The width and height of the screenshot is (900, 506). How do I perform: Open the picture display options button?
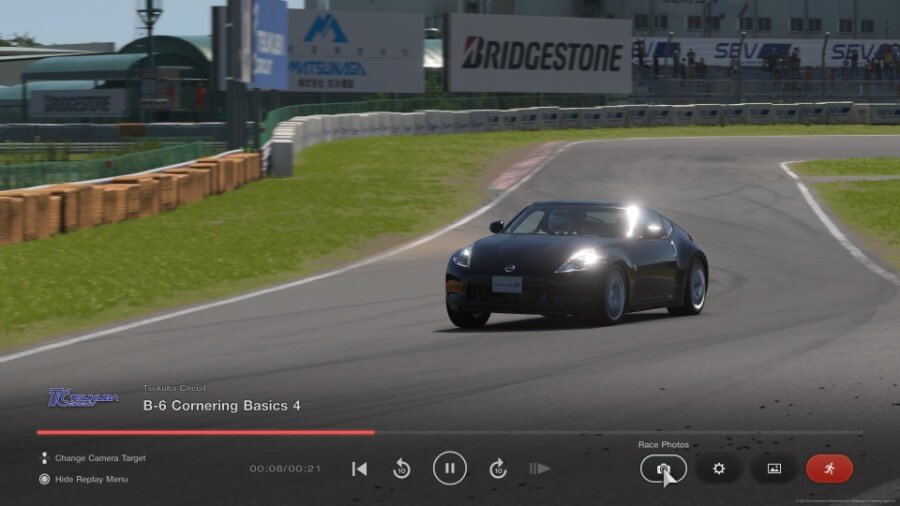click(773, 468)
